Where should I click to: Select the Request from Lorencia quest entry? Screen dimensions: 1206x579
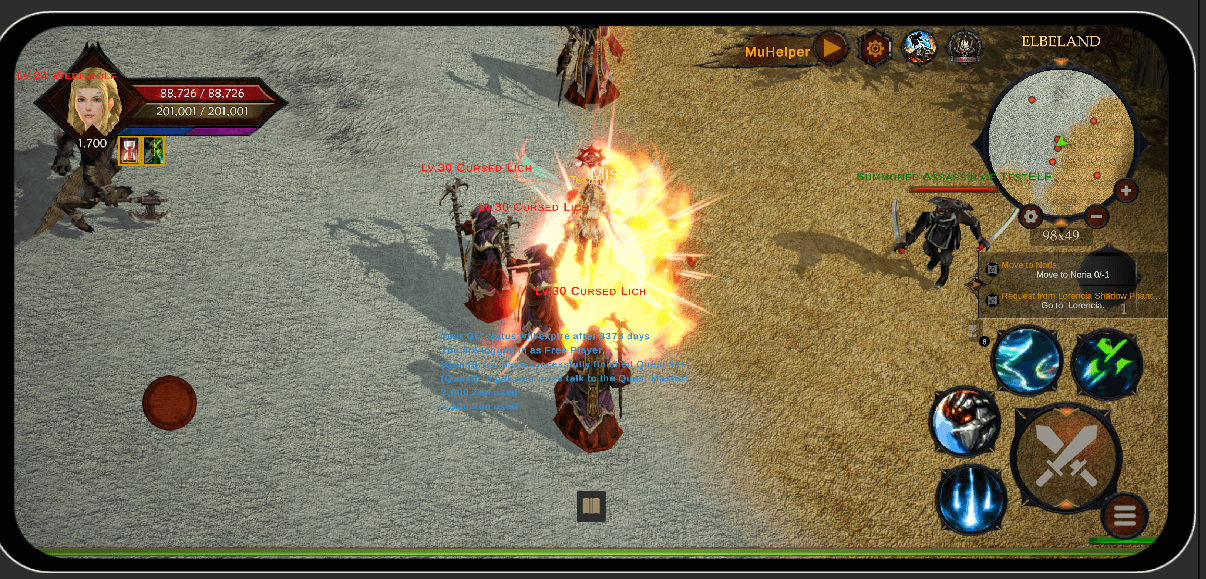click(1070, 300)
